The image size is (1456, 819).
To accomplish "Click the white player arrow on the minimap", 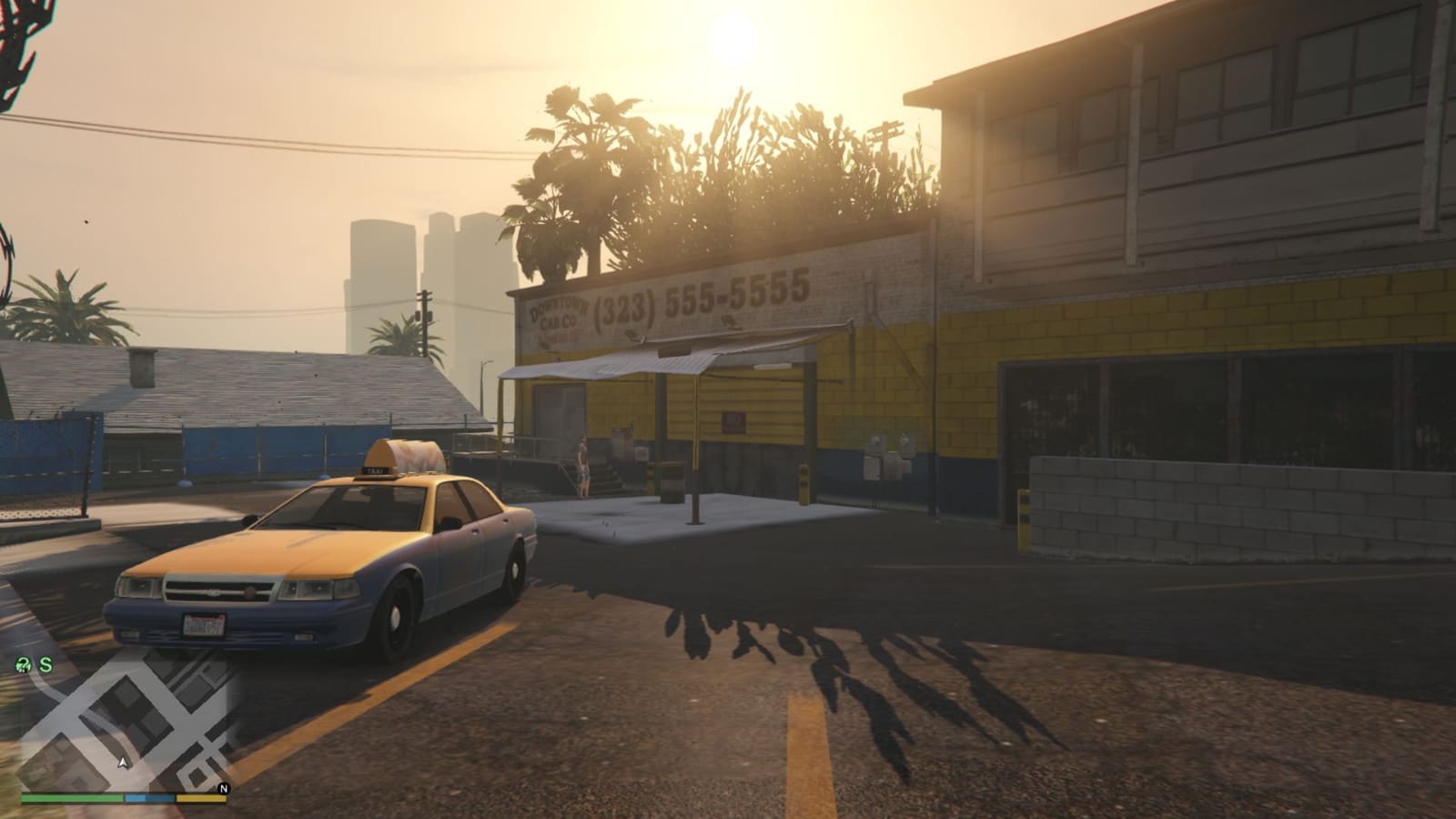I will coord(124,763).
